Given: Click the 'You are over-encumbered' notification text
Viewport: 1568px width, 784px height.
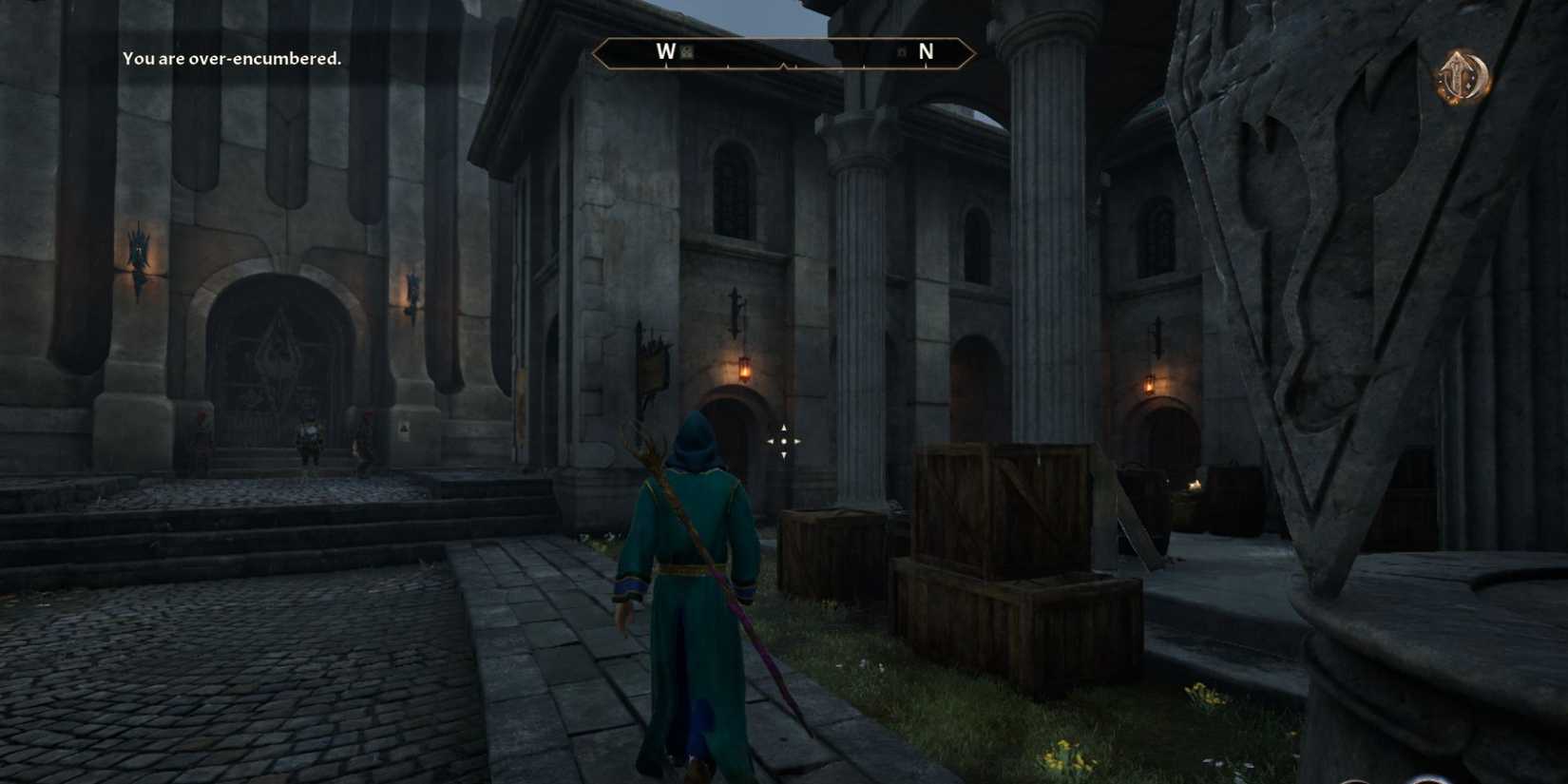Looking at the screenshot, I should (231, 57).
